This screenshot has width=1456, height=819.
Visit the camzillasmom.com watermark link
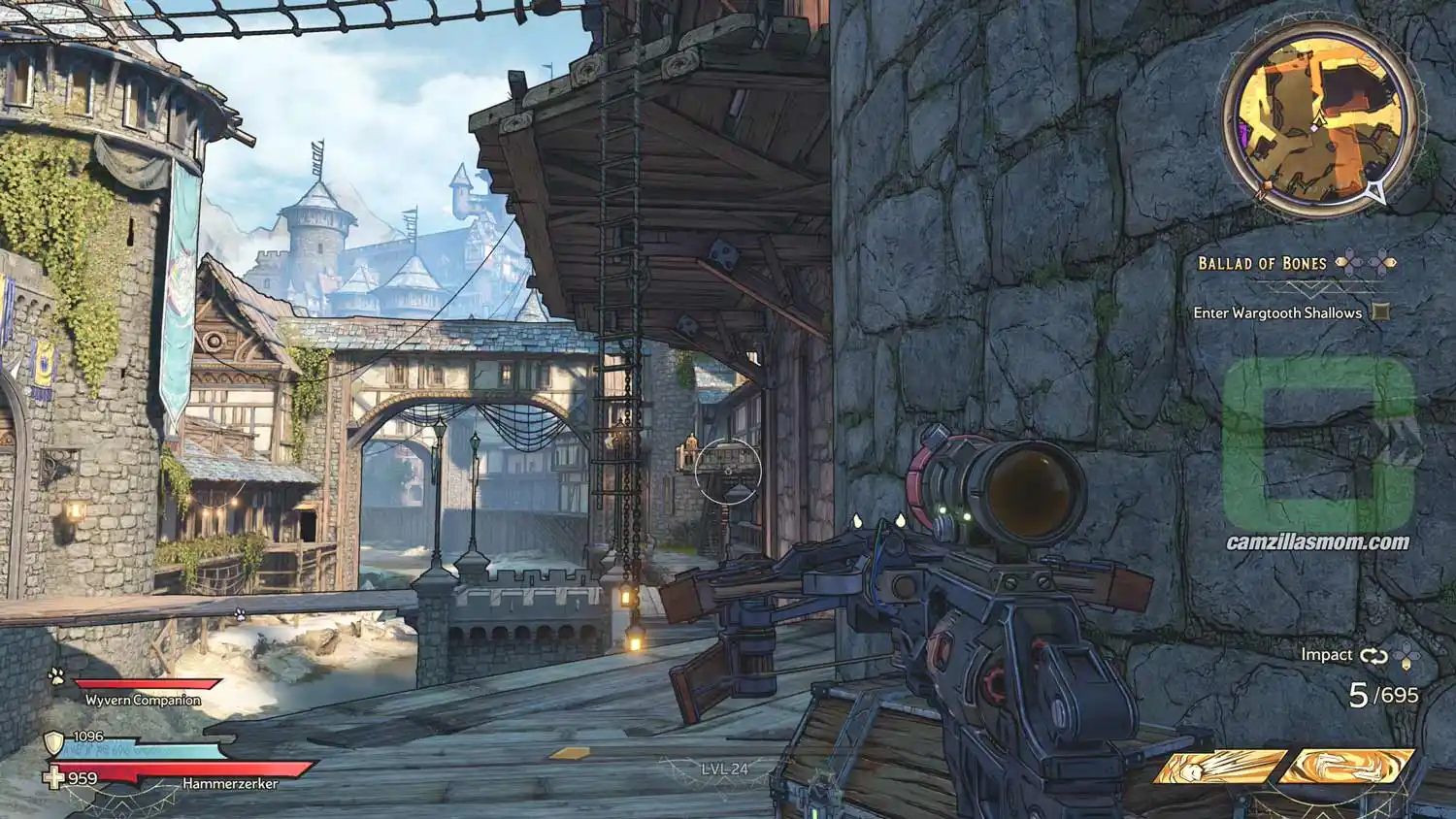coord(1317,542)
